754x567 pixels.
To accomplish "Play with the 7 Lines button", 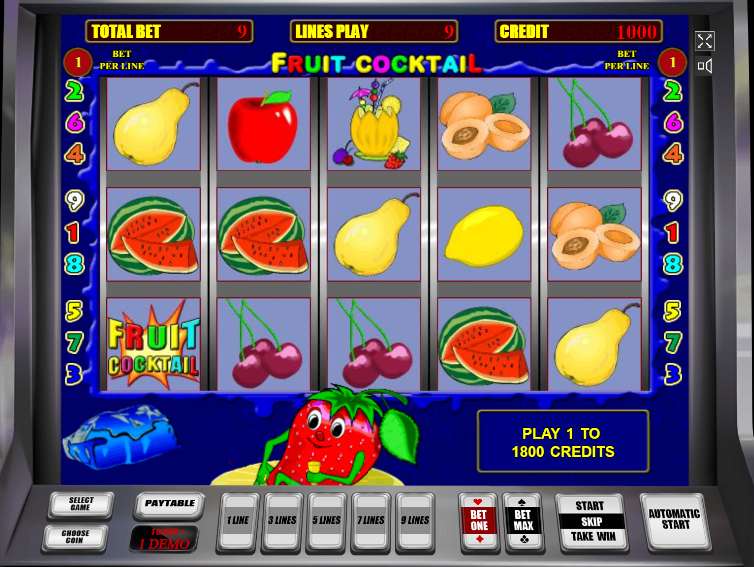I will click(371, 521).
